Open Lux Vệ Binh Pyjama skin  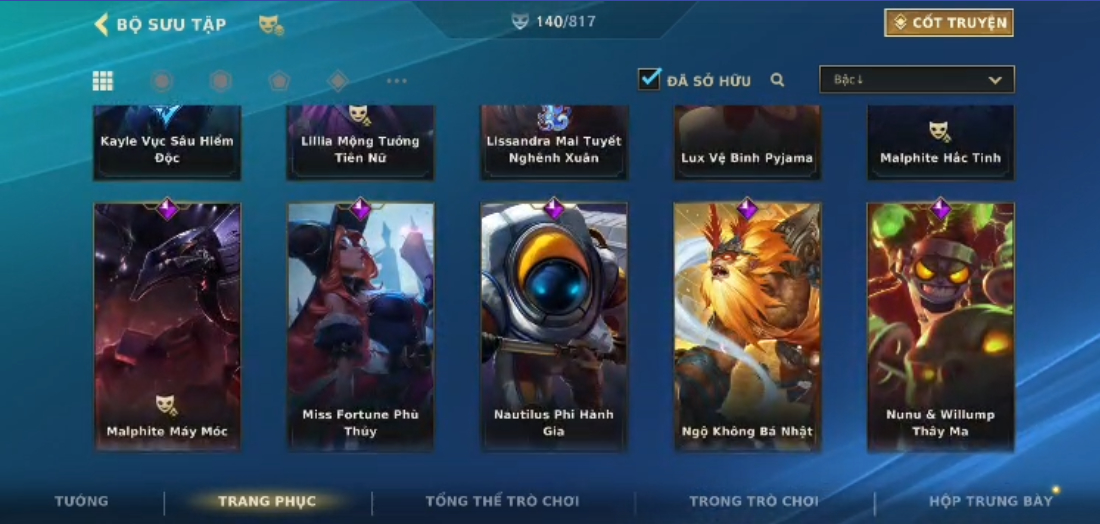point(747,143)
